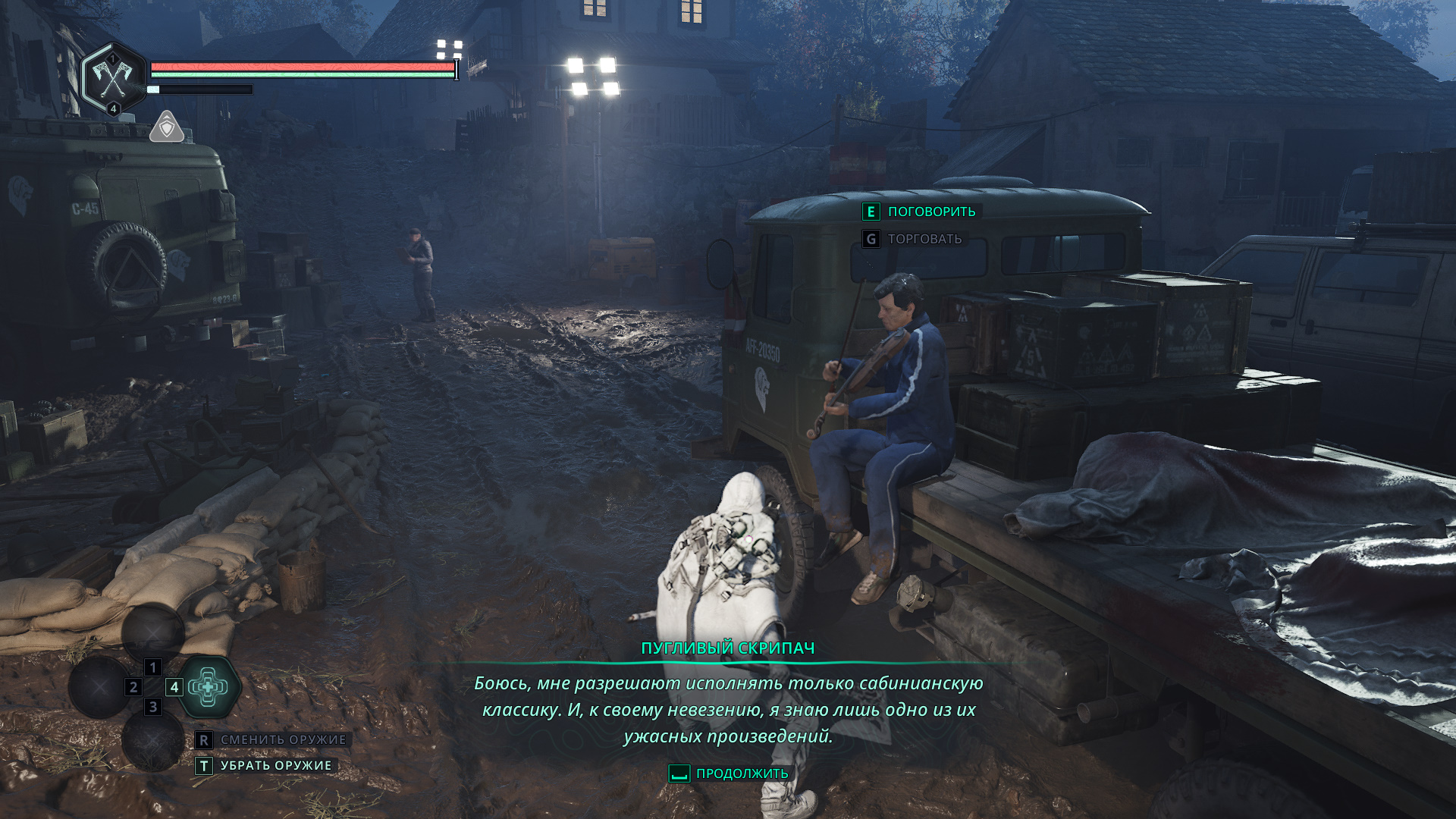
Task: Click the crossed axes weapon icon
Action: tap(112, 77)
